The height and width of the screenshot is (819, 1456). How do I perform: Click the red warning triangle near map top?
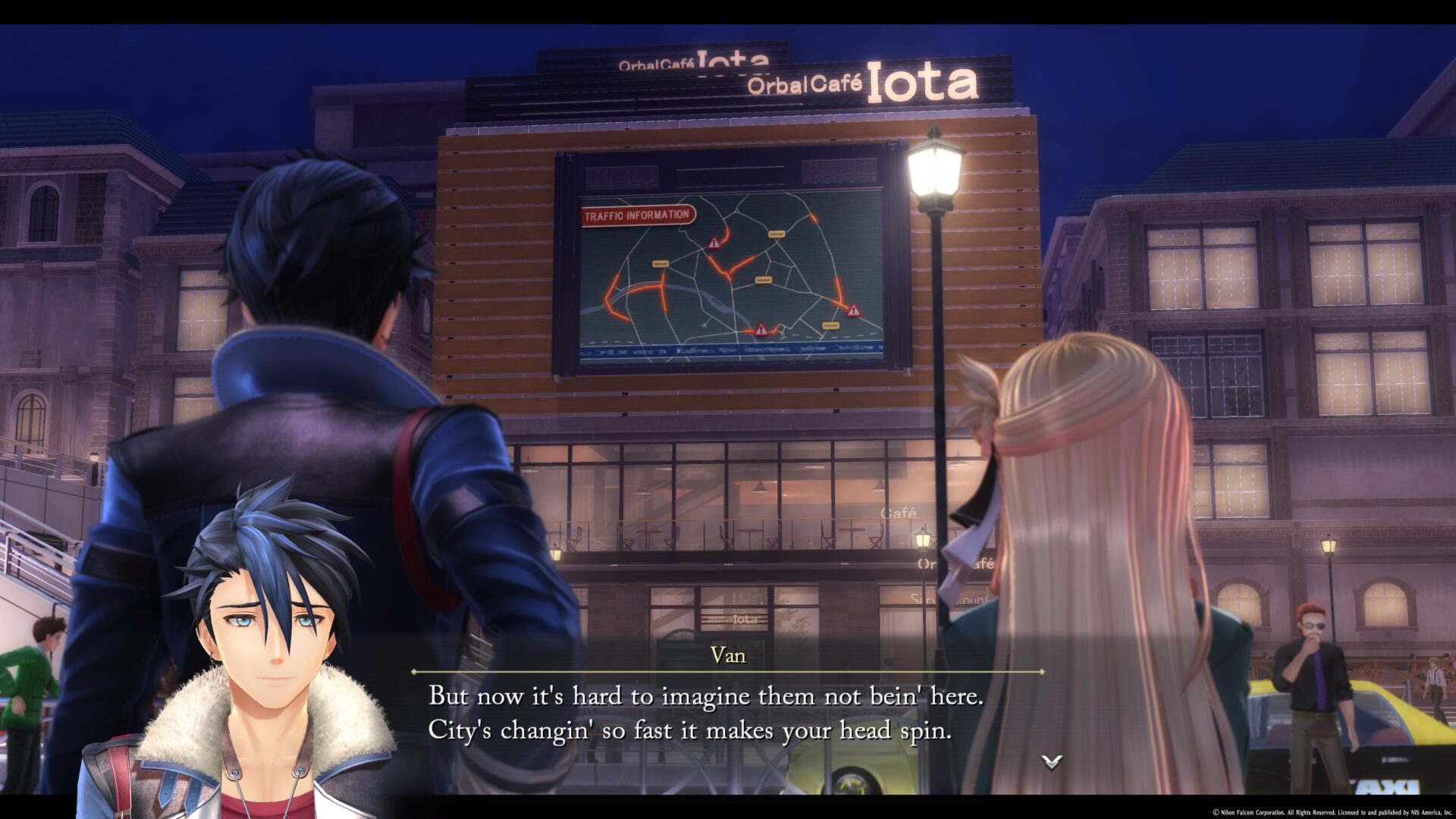713,243
